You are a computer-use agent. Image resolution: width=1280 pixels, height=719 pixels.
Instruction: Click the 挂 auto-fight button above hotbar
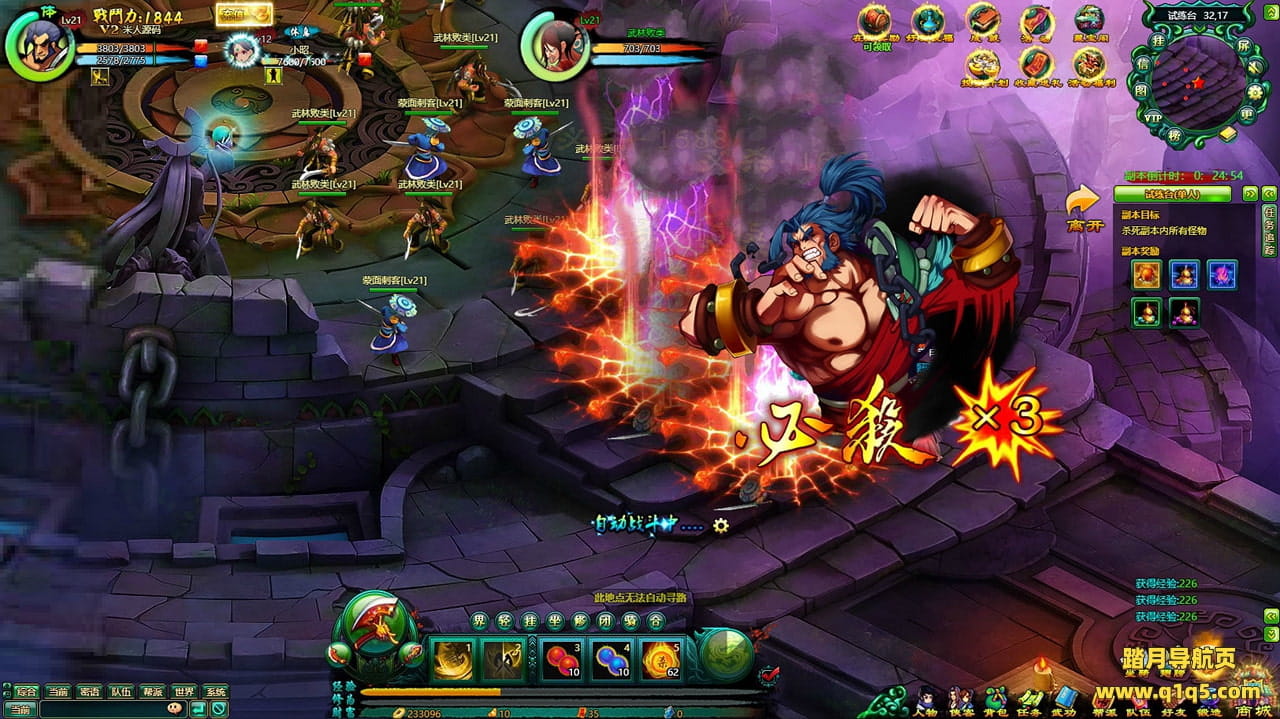(x=530, y=621)
